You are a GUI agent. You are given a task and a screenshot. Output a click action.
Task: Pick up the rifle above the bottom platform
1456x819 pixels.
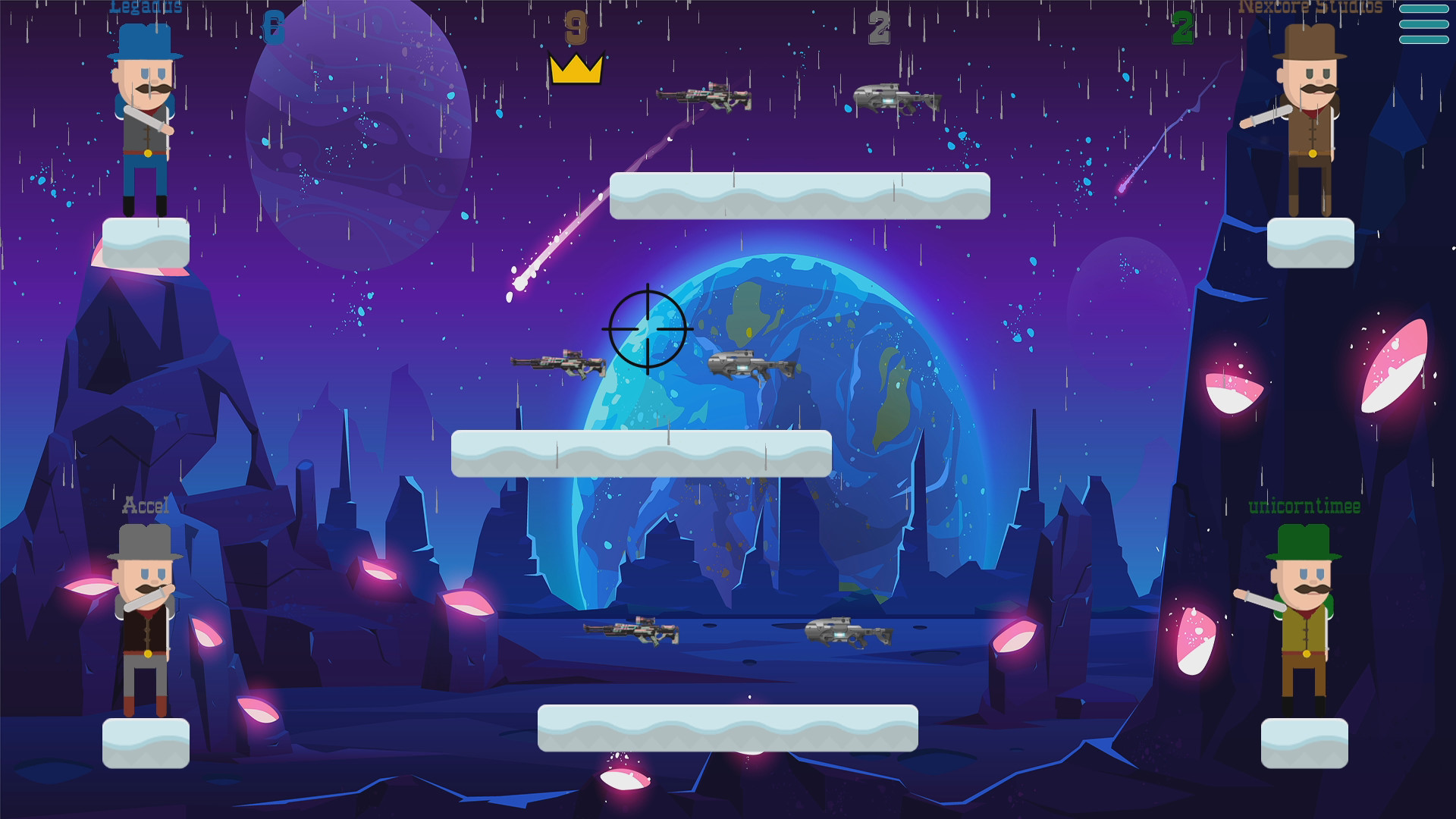(629, 630)
